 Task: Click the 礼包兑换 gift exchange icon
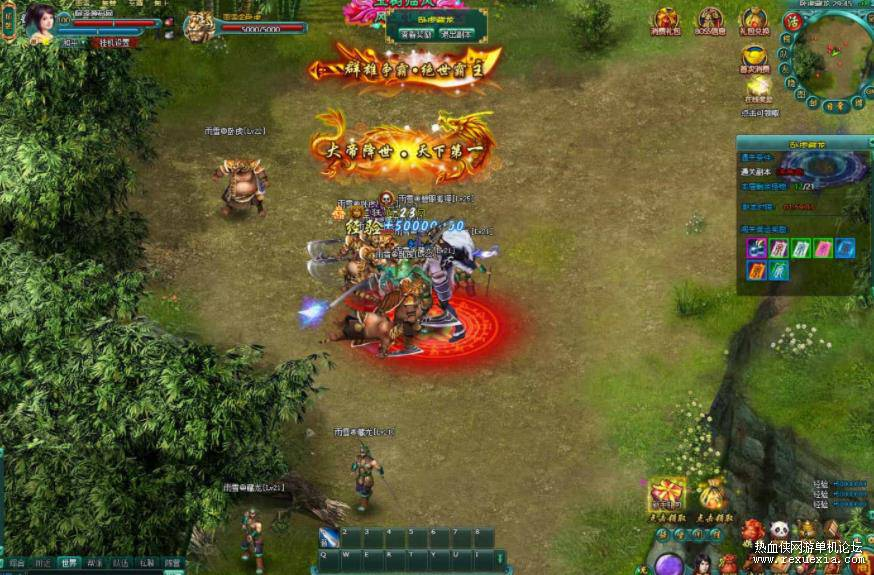[752, 20]
